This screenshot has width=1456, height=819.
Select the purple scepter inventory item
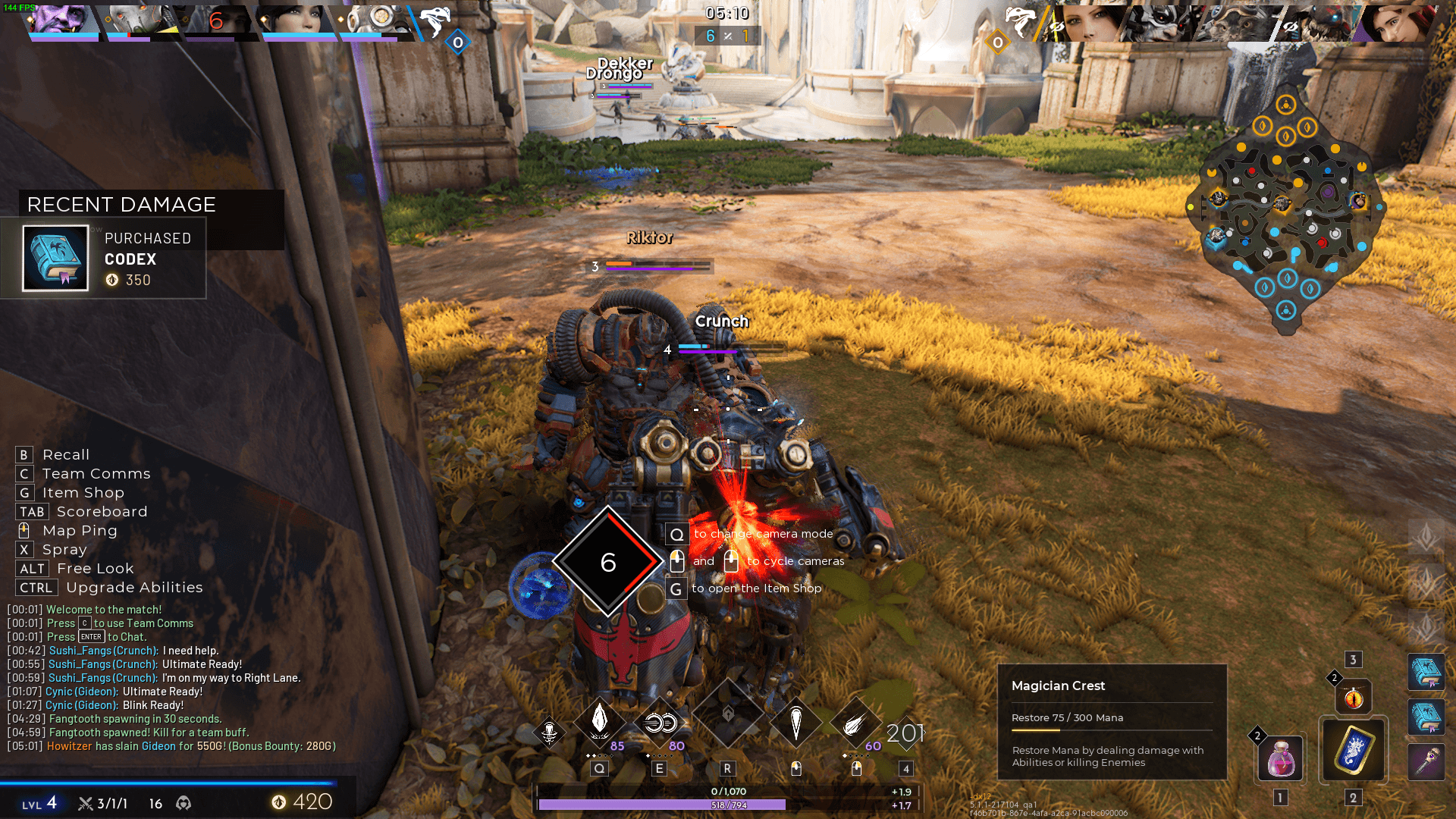(x=1426, y=761)
